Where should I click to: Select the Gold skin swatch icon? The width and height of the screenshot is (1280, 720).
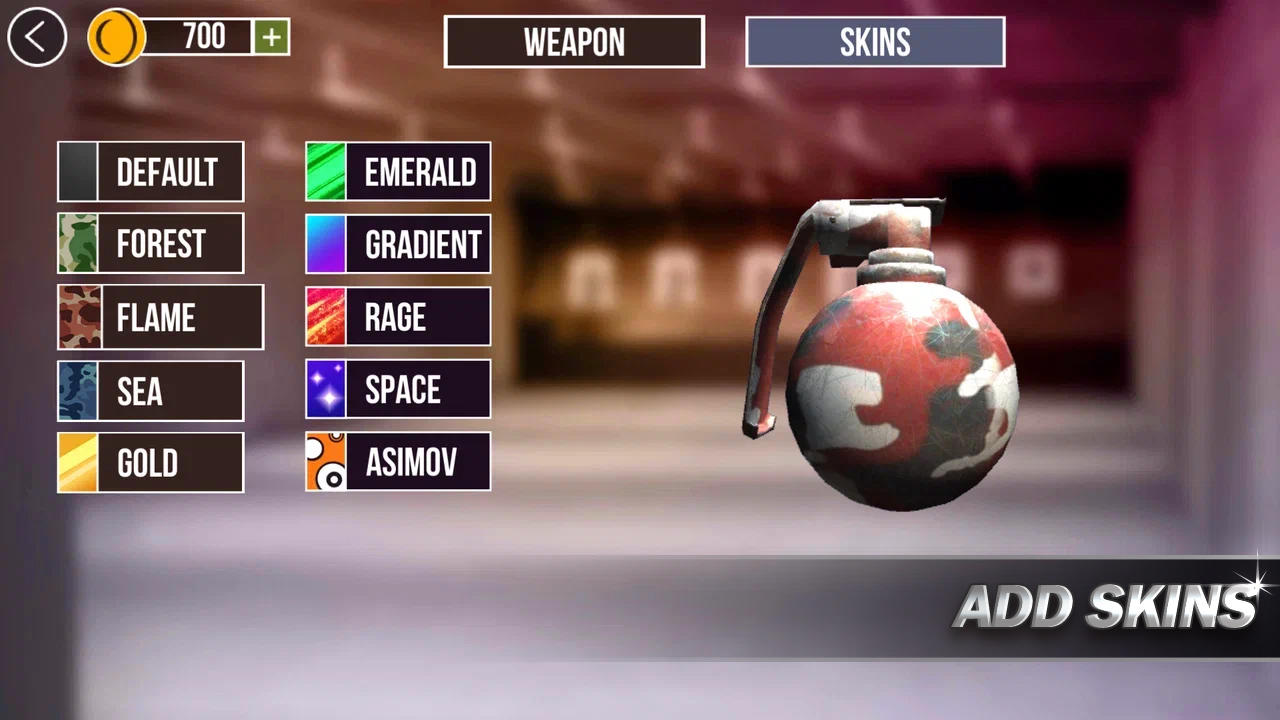click(x=76, y=462)
